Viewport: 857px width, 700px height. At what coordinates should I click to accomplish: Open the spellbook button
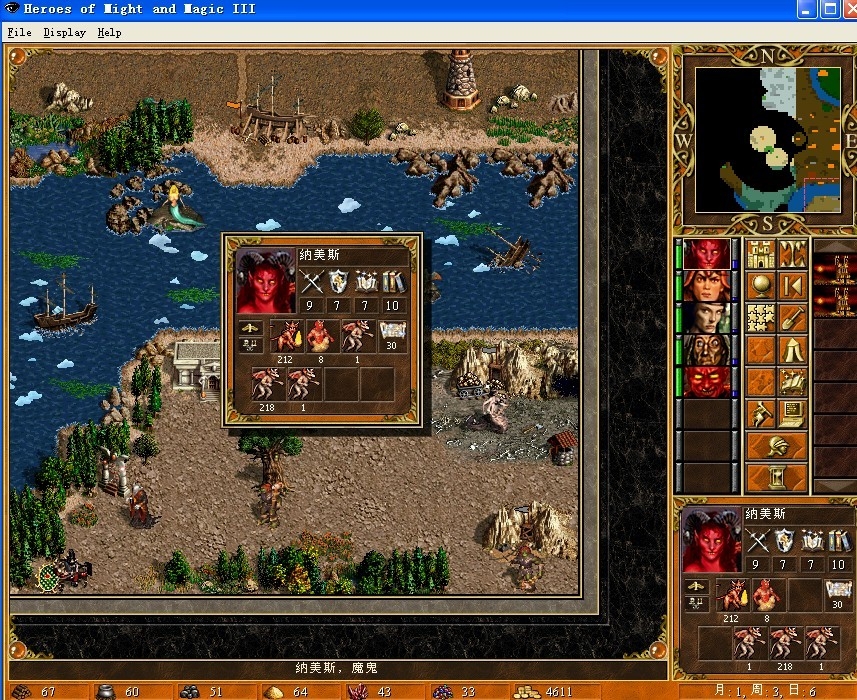(794, 382)
